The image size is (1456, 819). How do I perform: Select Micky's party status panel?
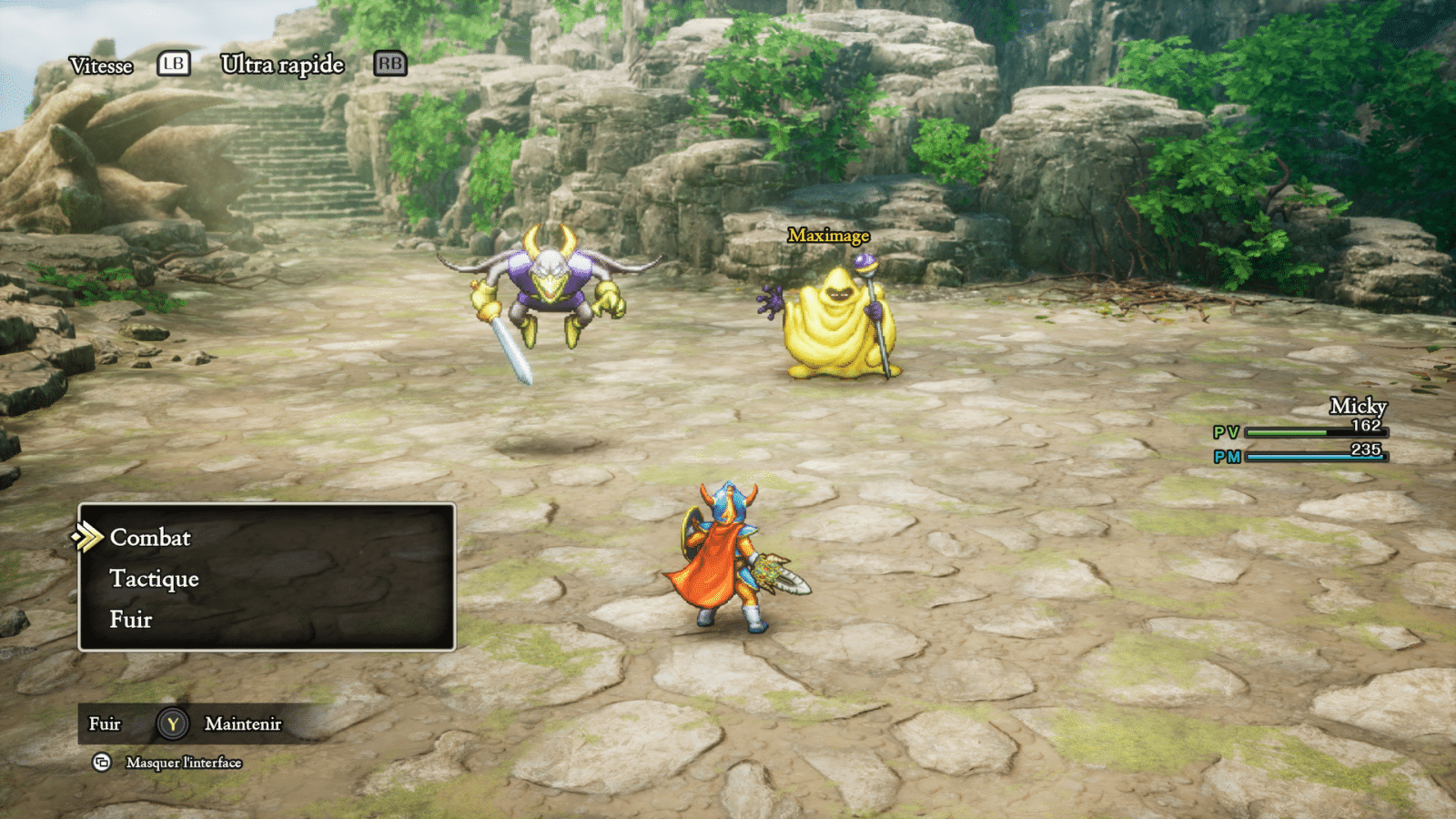tap(1301, 431)
